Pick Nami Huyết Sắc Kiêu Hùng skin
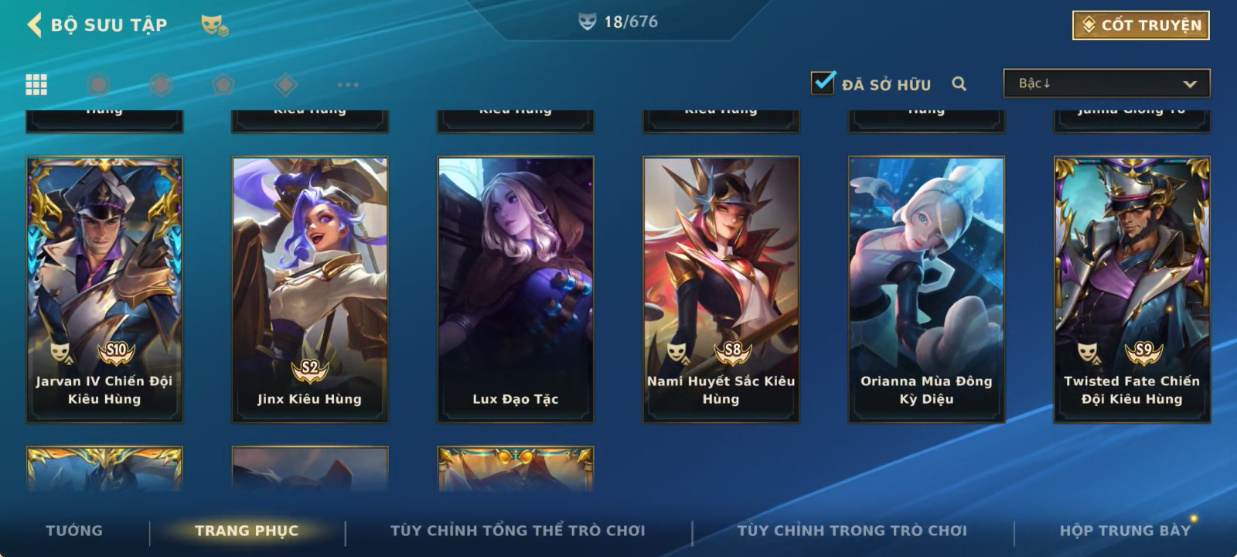The height and width of the screenshot is (557, 1237). (x=721, y=289)
